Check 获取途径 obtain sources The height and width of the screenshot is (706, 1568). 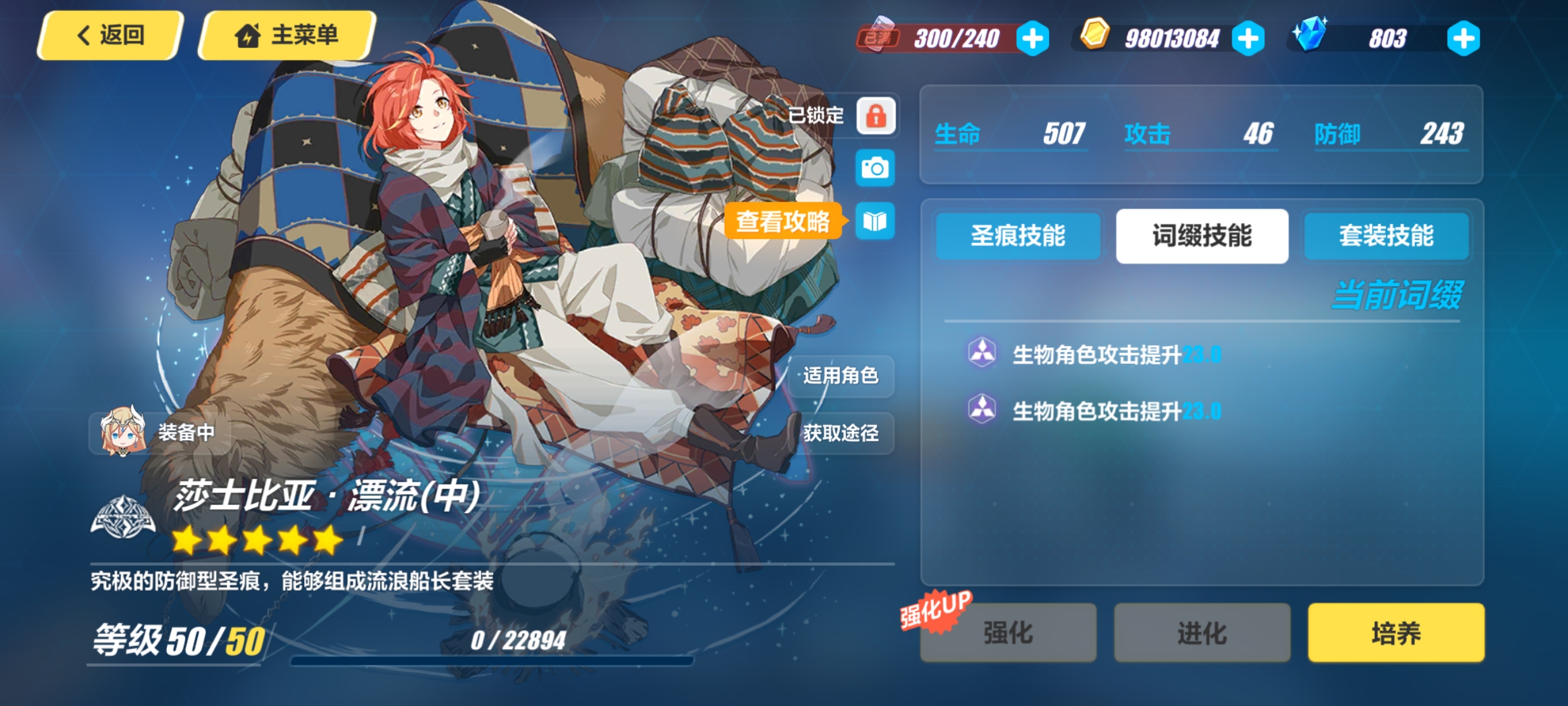coord(841,433)
